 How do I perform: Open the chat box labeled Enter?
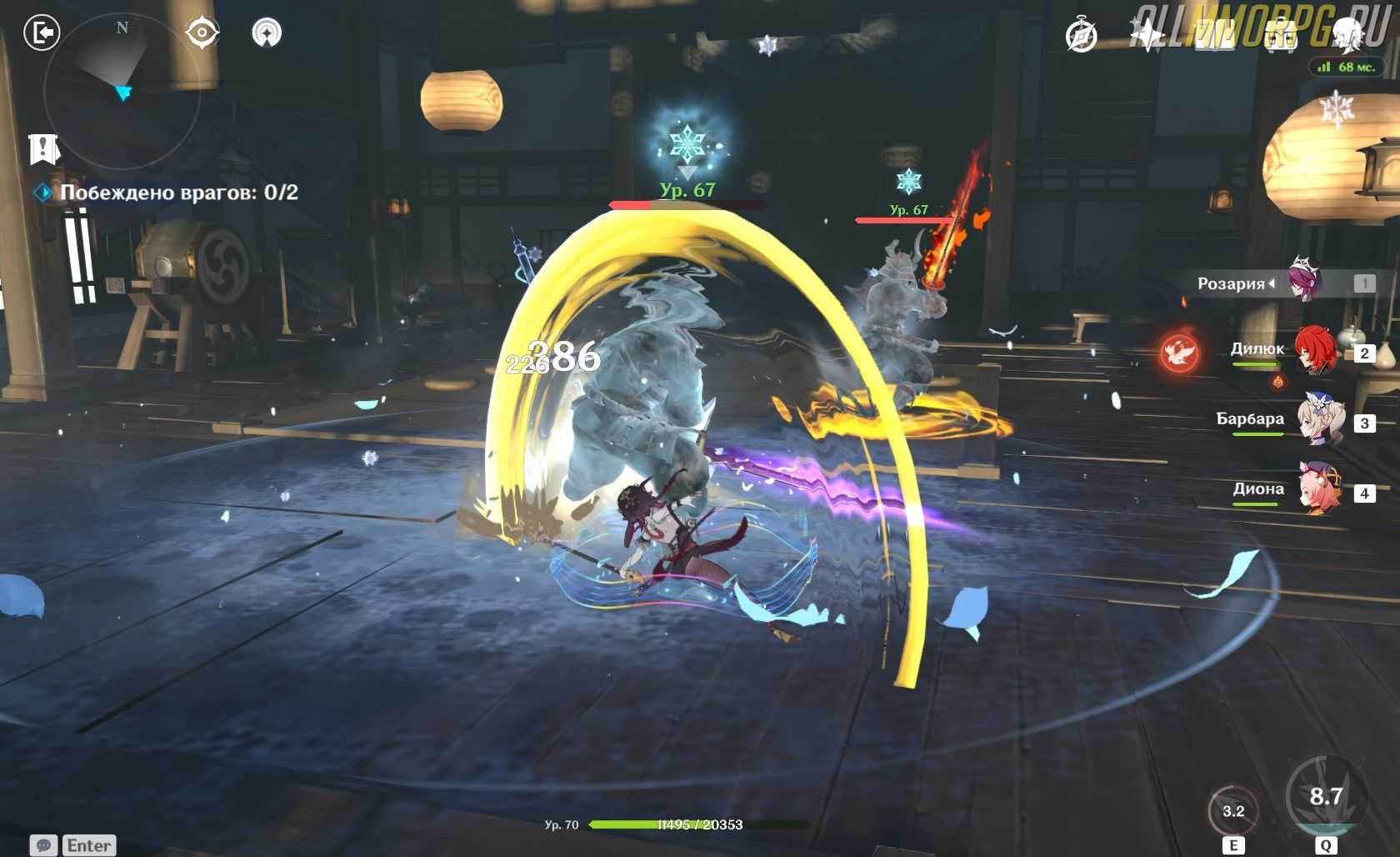point(73,845)
